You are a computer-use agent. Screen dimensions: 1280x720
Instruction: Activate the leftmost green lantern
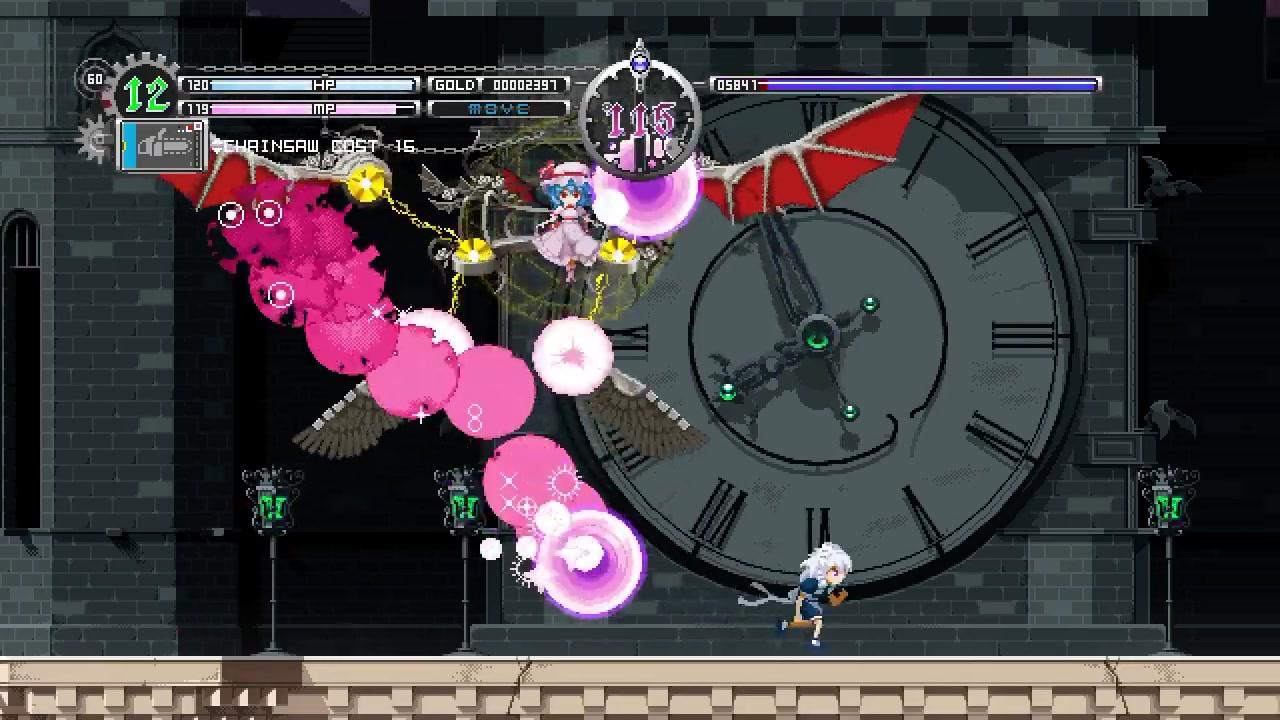(x=272, y=505)
